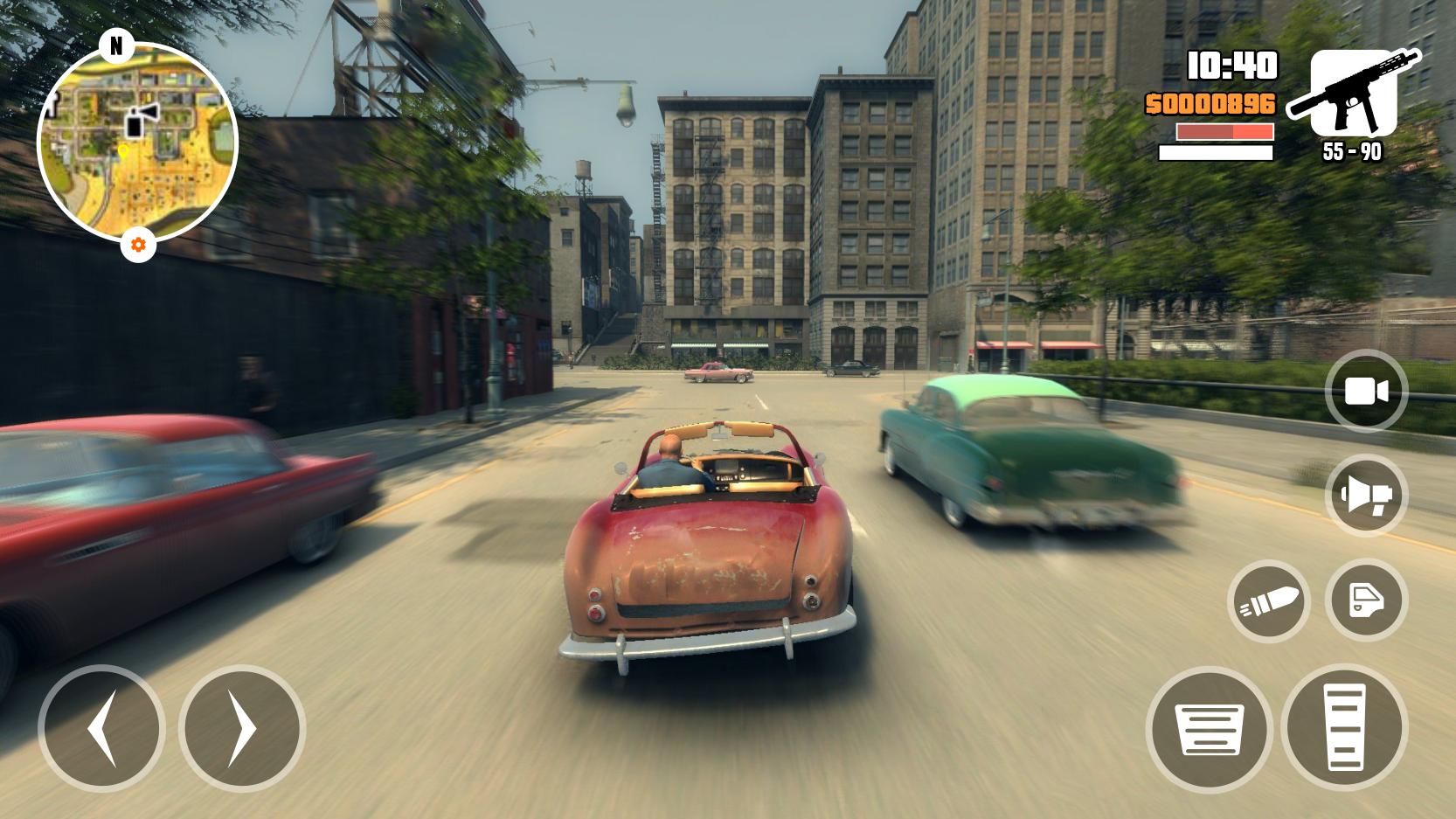Tap the steer right arrow button
The height and width of the screenshot is (819, 1456).
click(242, 728)
